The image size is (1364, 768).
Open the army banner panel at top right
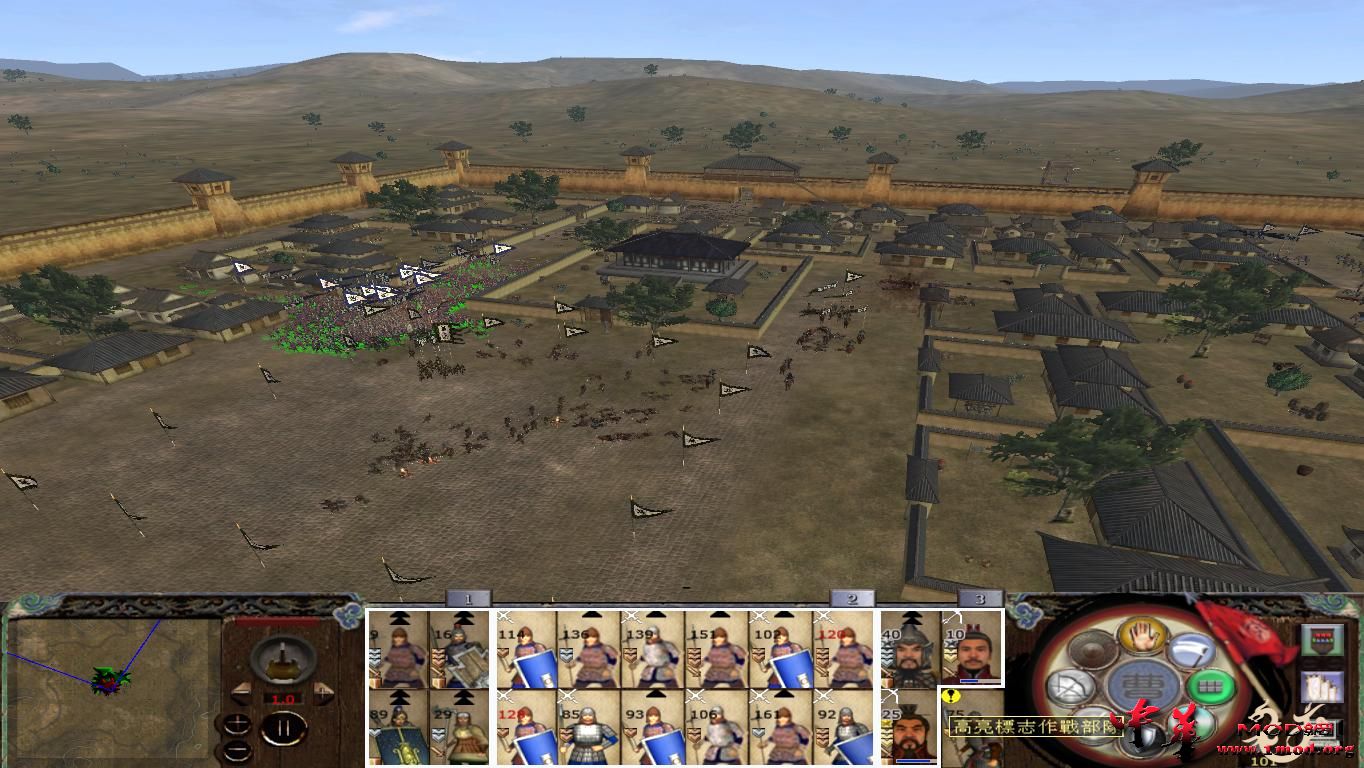[x=1322, y=637]
